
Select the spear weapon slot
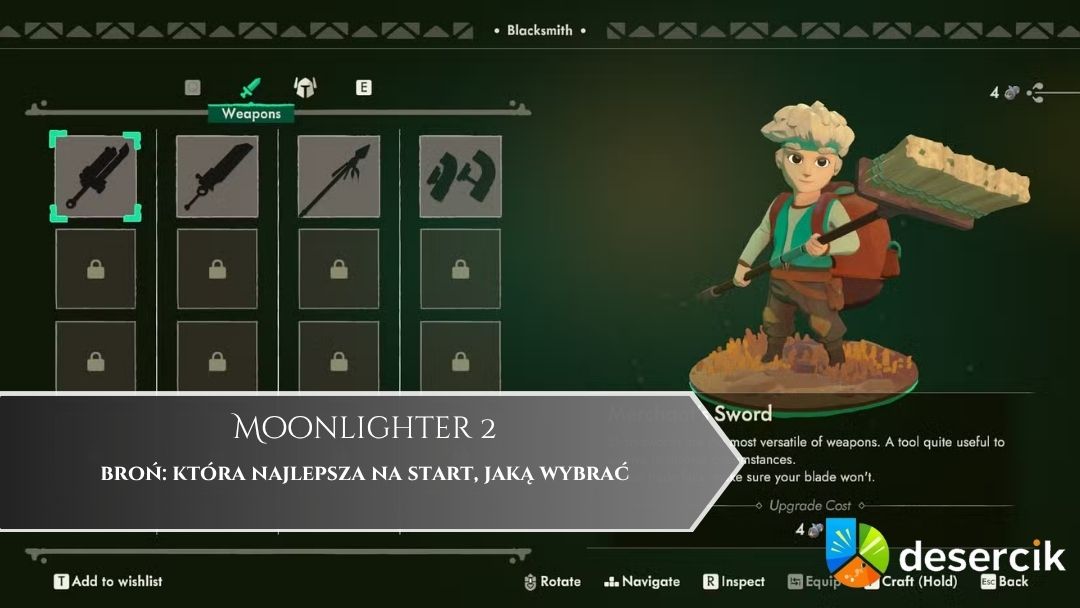click(339, 176)
